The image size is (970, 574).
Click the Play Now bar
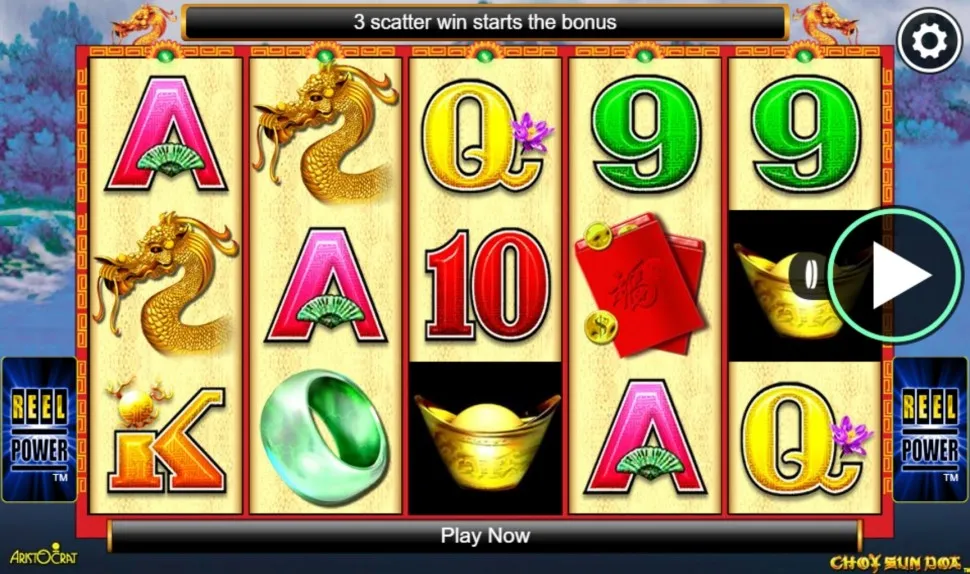[485, 536]
